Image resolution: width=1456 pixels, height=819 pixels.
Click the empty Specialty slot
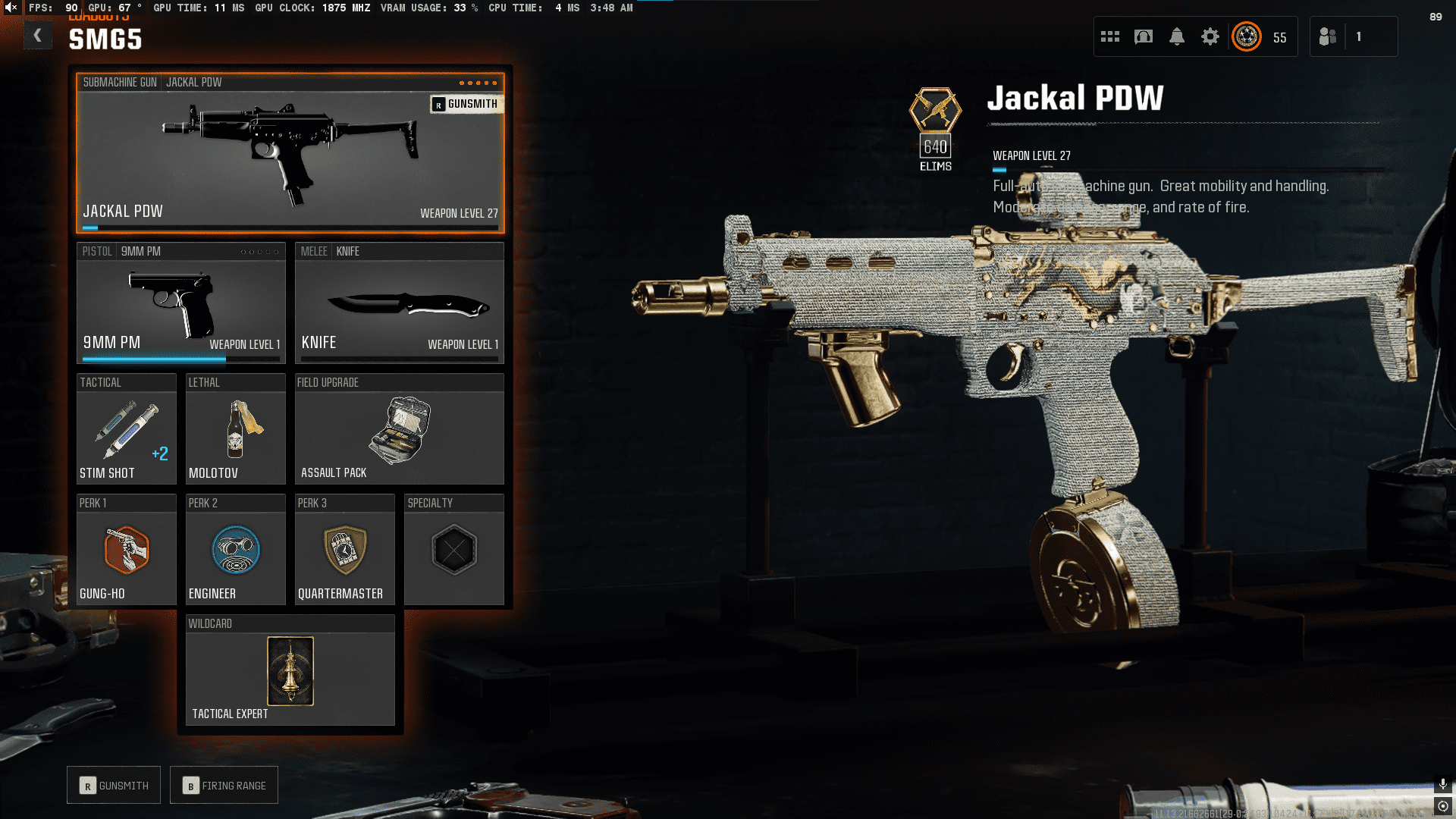tap(453, 550)
